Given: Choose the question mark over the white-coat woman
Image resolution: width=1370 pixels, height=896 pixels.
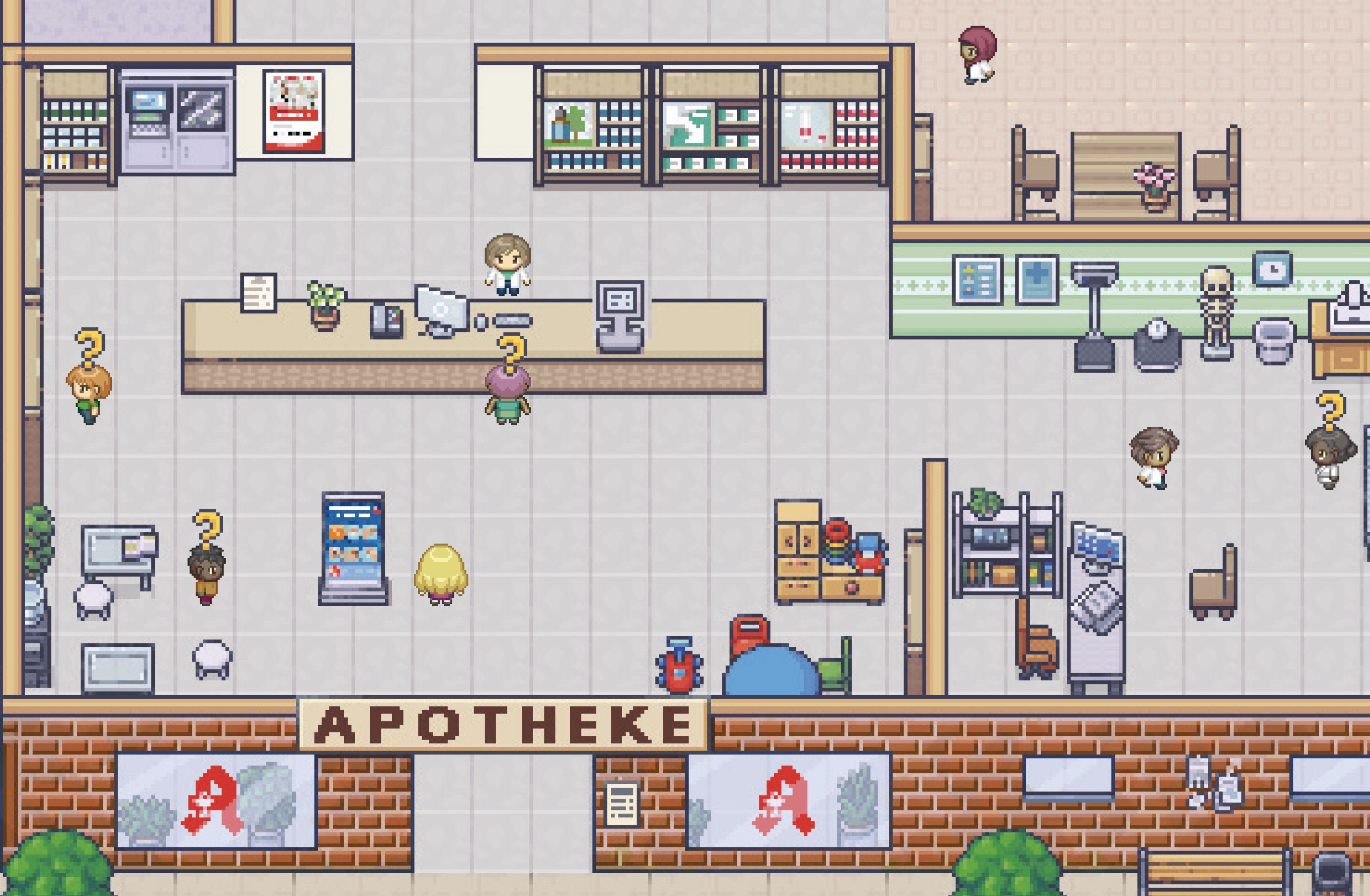Looking at the screenshot, I should (x=1330, y=411).
